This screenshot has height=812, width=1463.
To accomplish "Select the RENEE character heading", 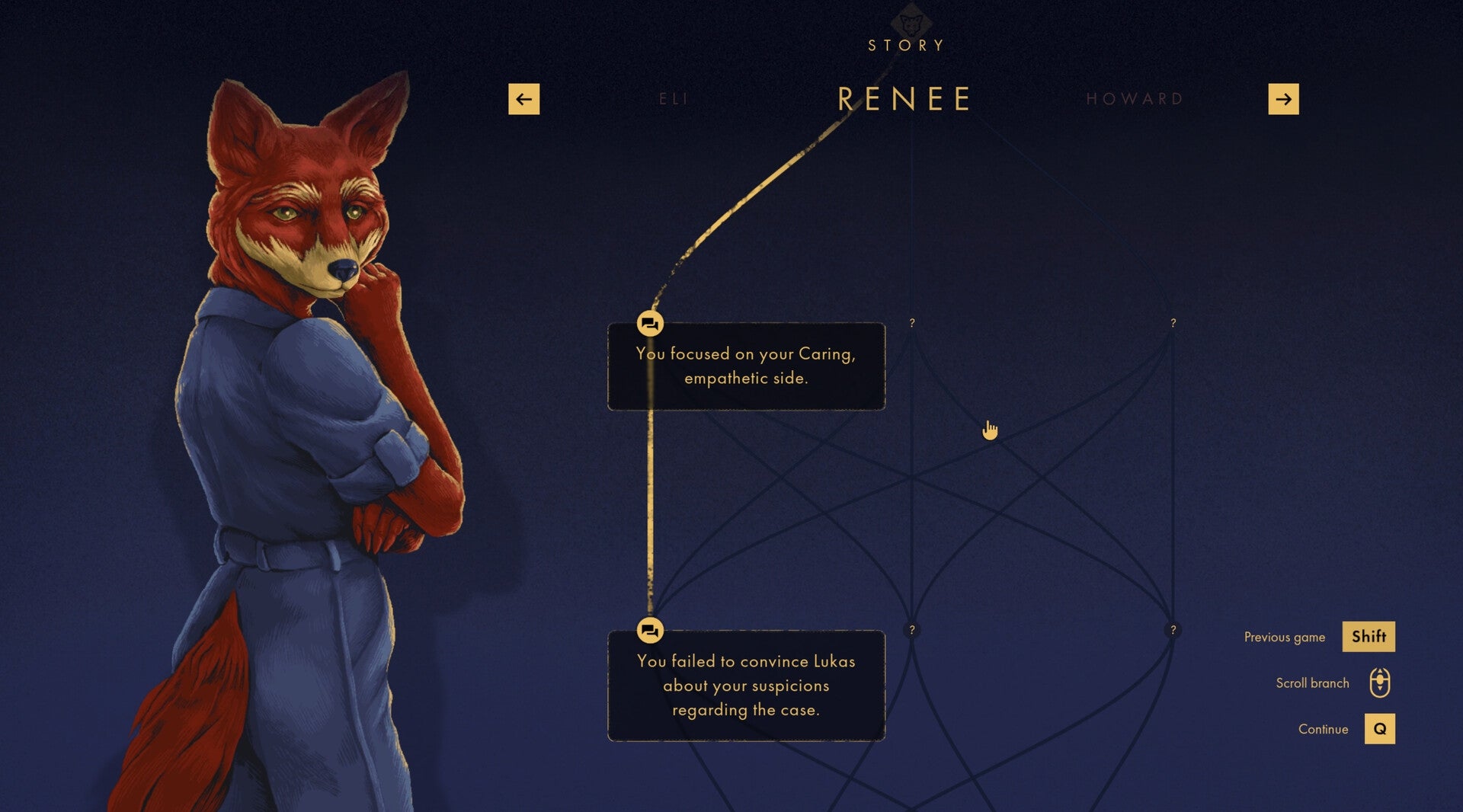I will tap(905, 98).
